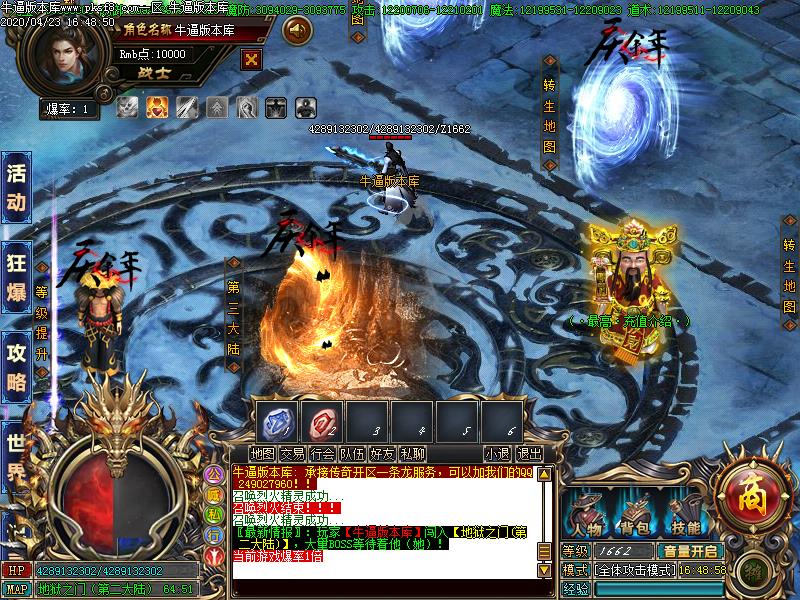
Task: Open the 背包 bag inventory
Action: point(636,516)
